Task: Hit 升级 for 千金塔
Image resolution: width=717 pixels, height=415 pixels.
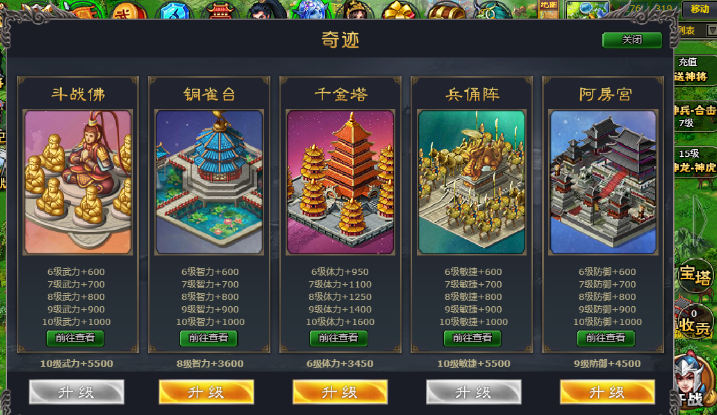Action: [341, 391]
